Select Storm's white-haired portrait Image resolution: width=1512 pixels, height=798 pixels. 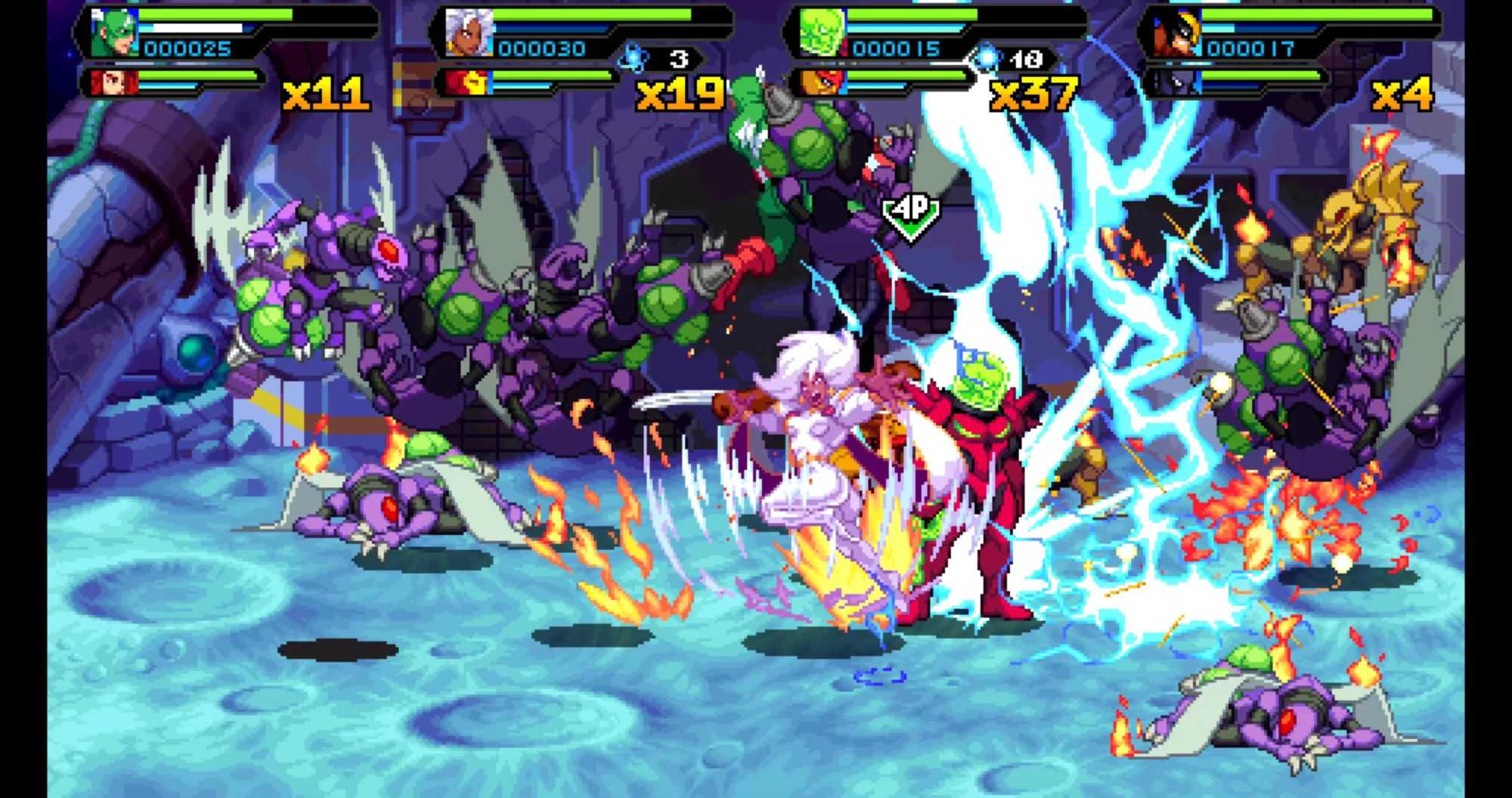(x=468, y=34)
